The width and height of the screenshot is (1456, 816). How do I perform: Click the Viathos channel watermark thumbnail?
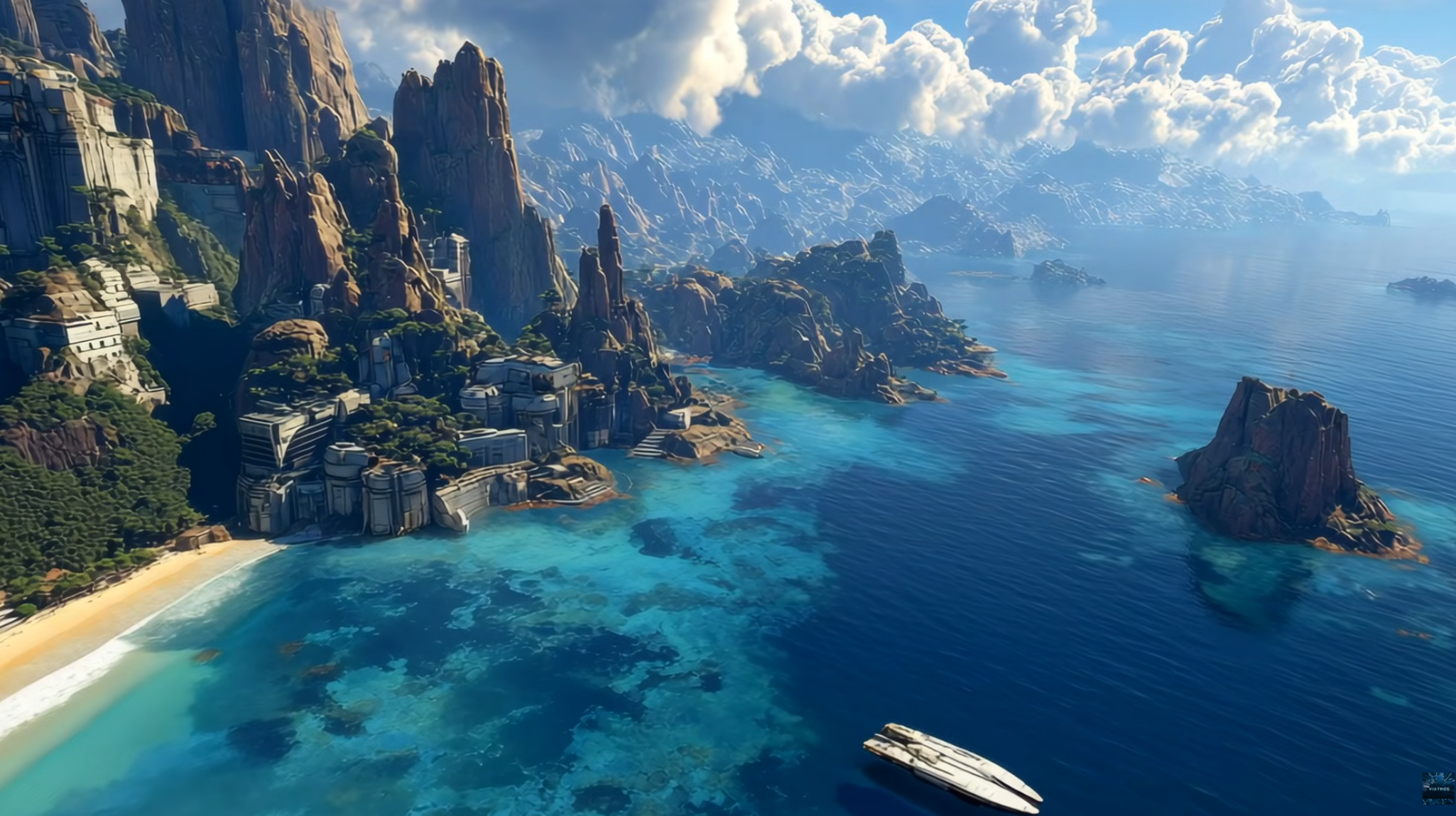point(1438,788)
